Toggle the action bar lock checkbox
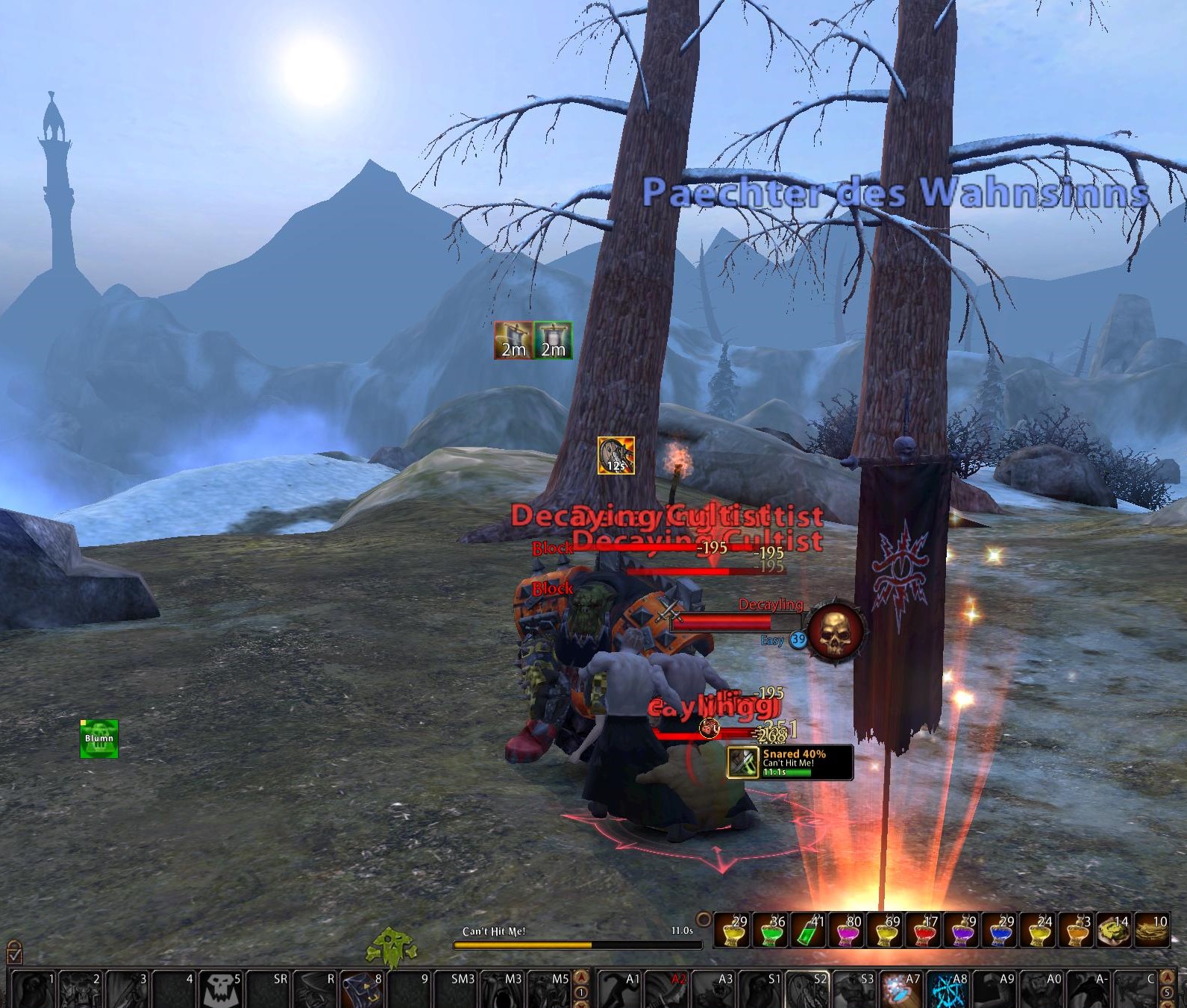Image resolution: width=1187 pixels, height=1008 pixels. (14, 953)
